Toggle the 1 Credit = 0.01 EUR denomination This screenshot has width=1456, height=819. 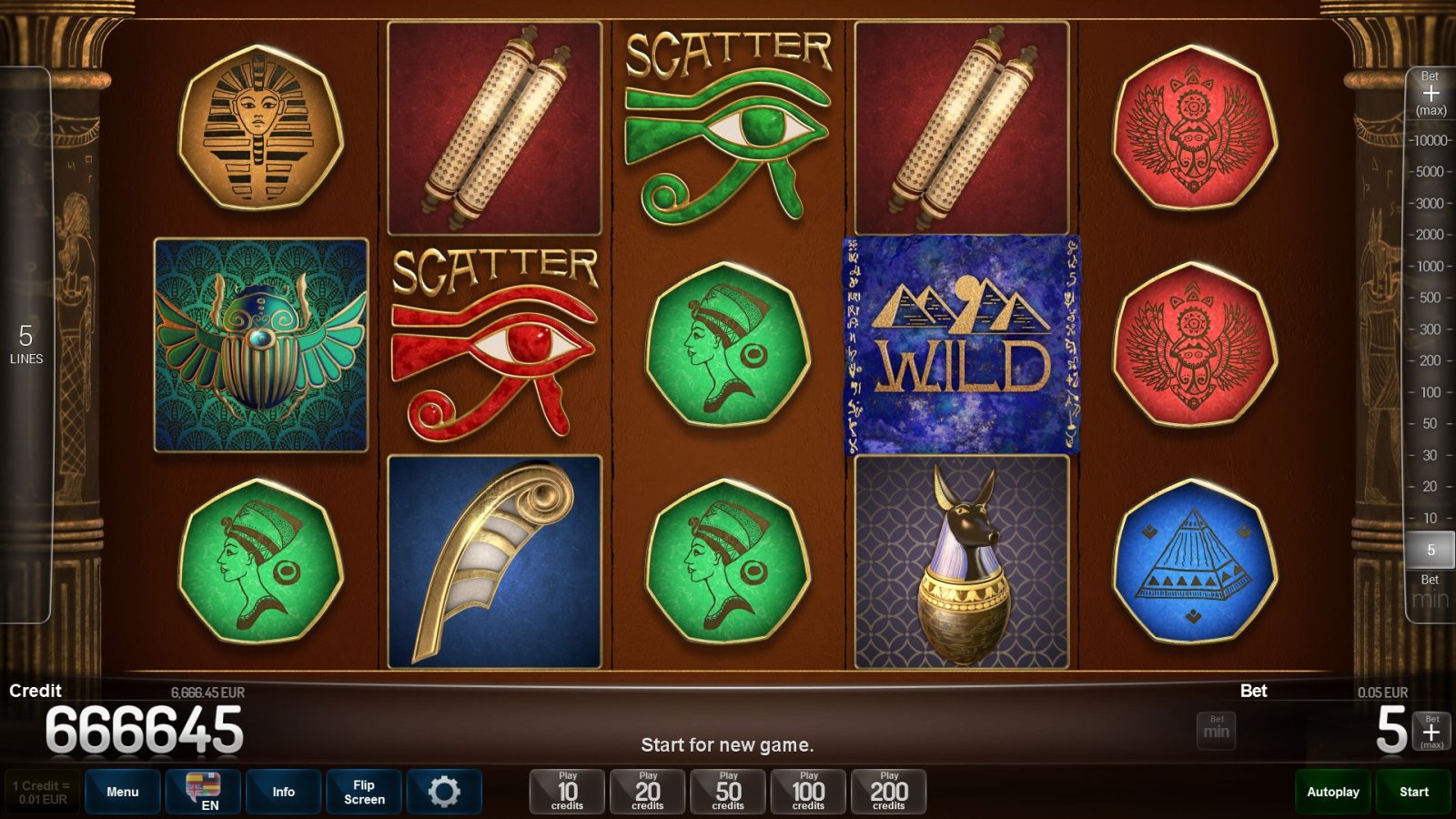pyautogui.click(x=42, y=792)
